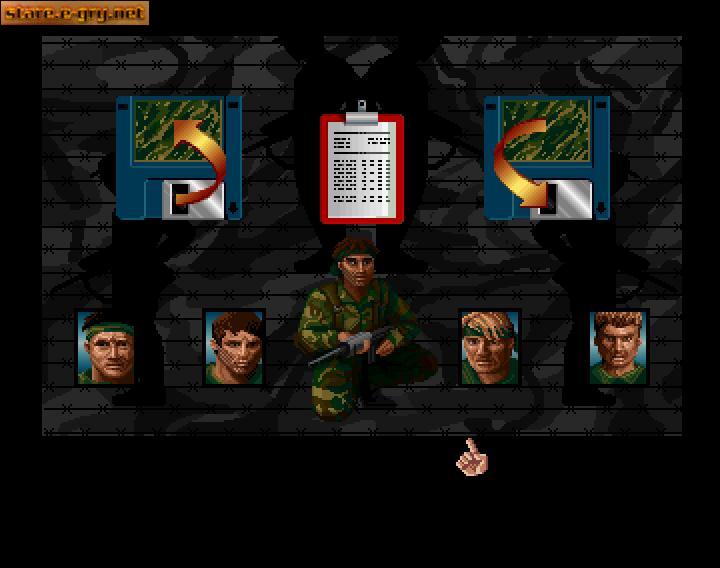This screenshot has height=568, width=720.
Task: Pick the blond soldier with camo headband
Action: tap(489, 347)
